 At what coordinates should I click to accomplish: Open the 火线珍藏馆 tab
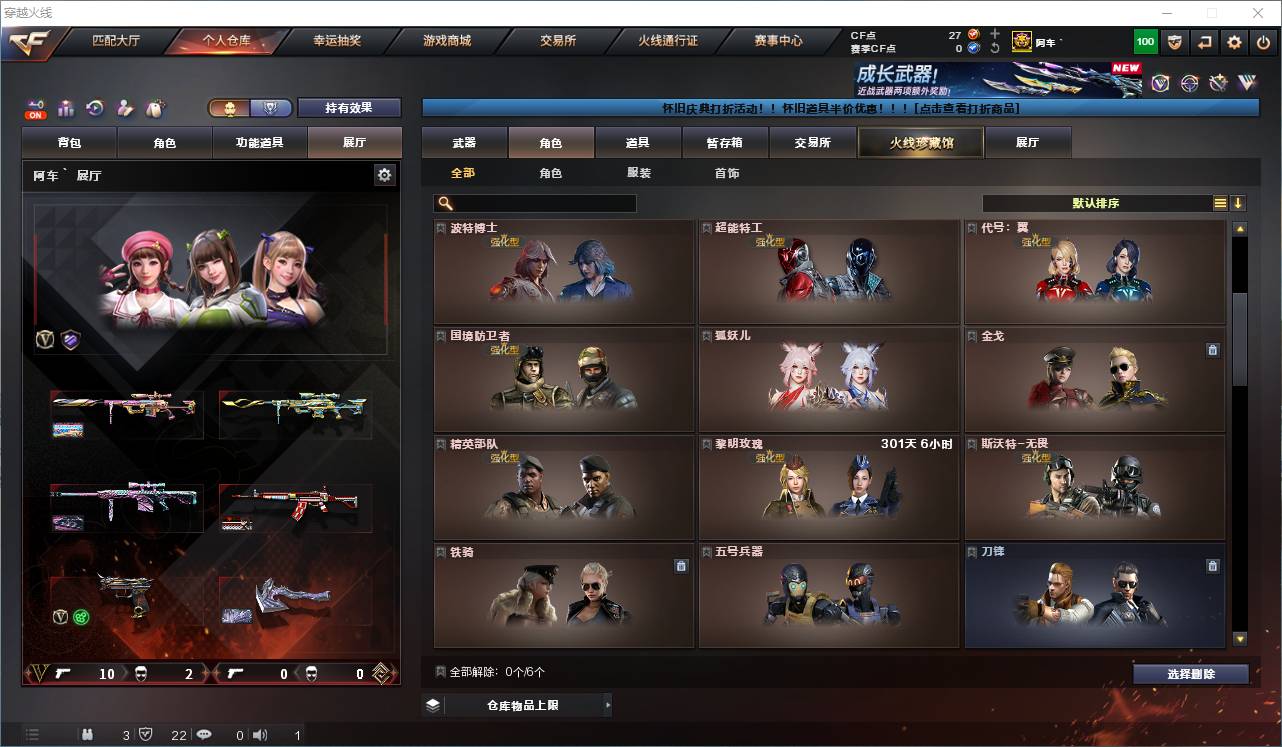919,142
